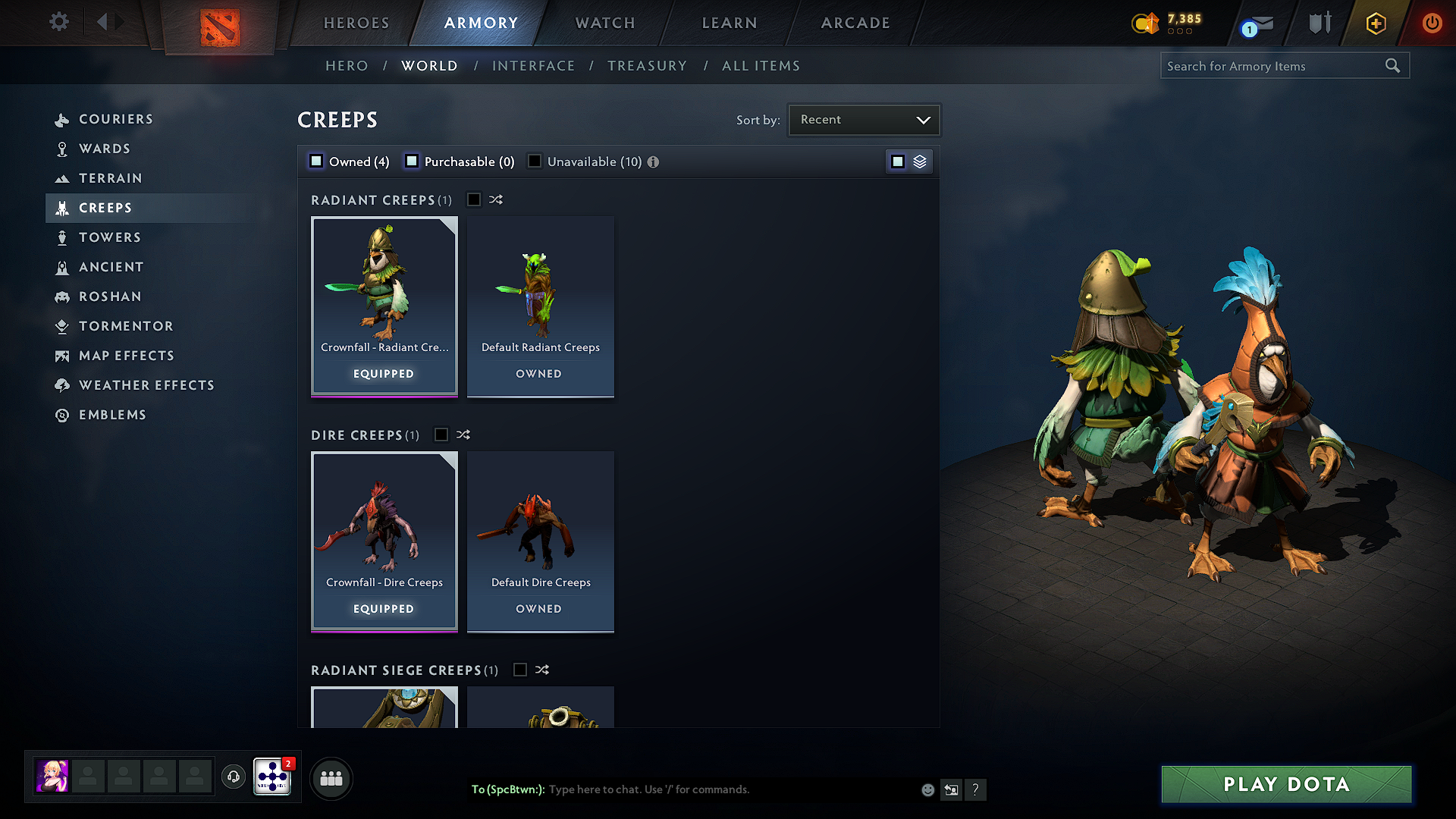Image resolution: width=1456 pixels, height=819 pixels.
Task: Open the Couriers section in sidebar
Action: 116,119
